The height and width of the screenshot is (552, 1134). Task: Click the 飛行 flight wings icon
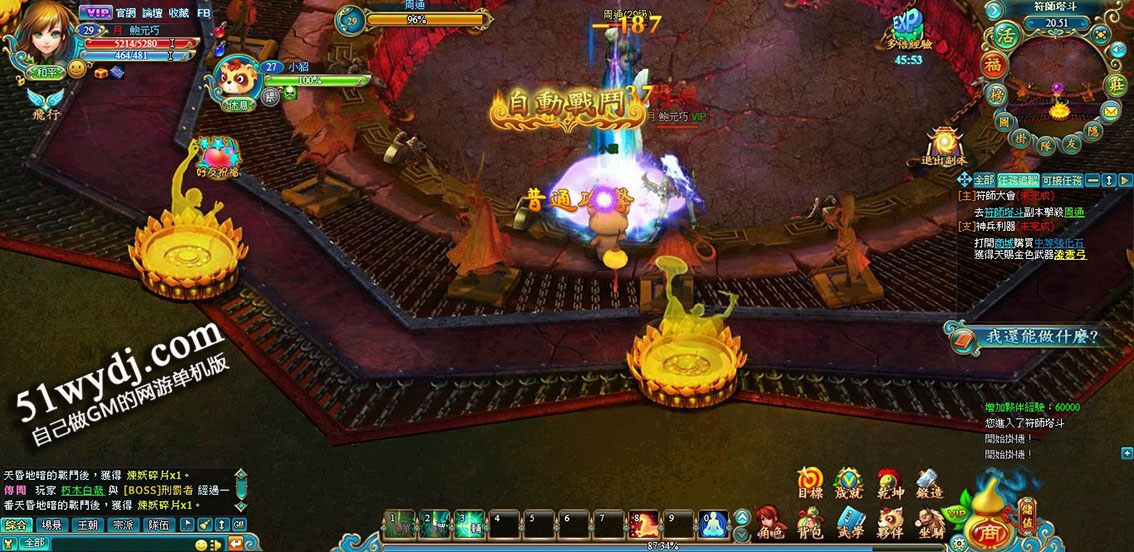46,101
